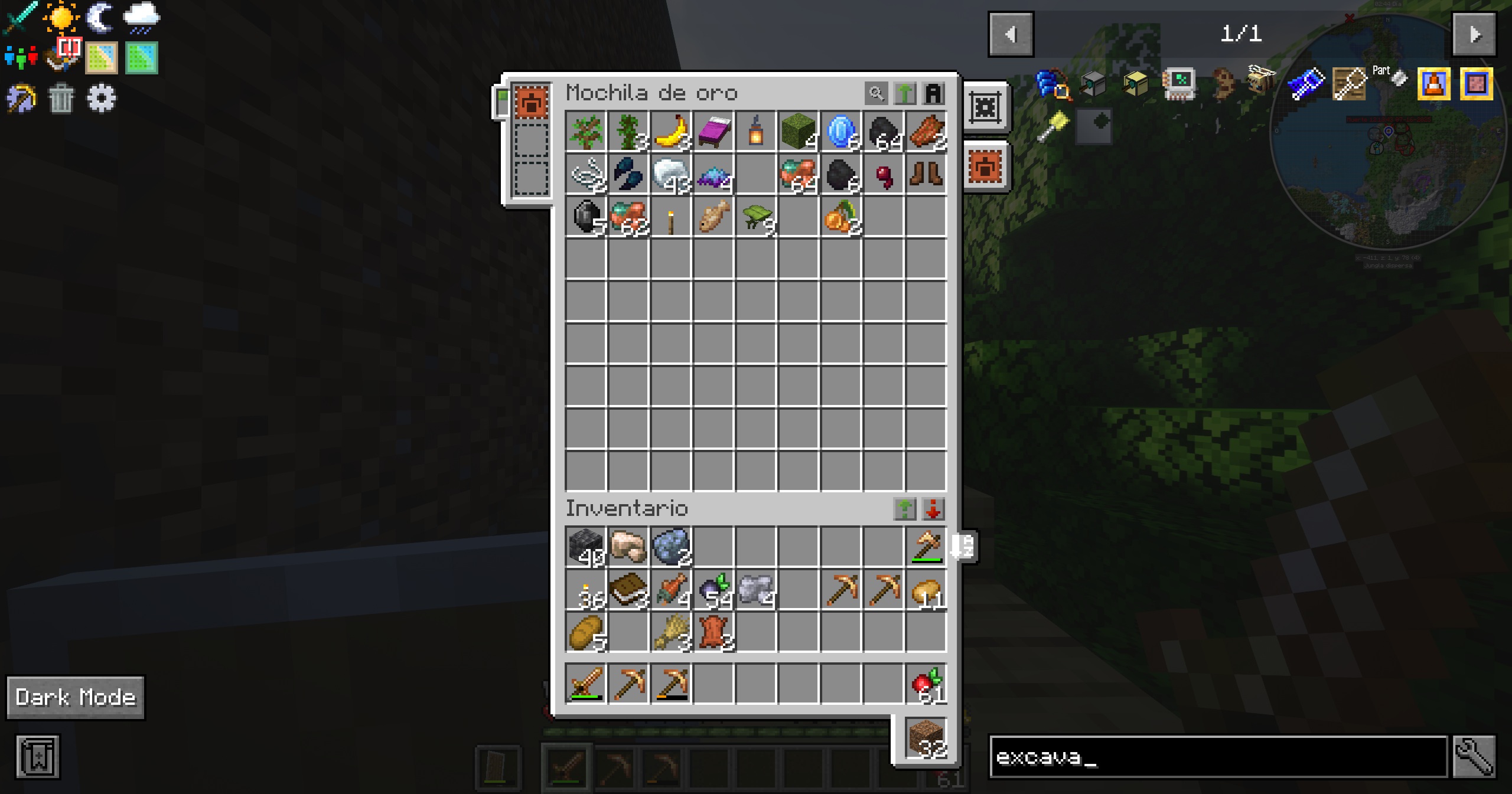Go to previous page with the left arrow
The height and width of the screenshot is (794, 1512).
click(x=1011, y=34)
